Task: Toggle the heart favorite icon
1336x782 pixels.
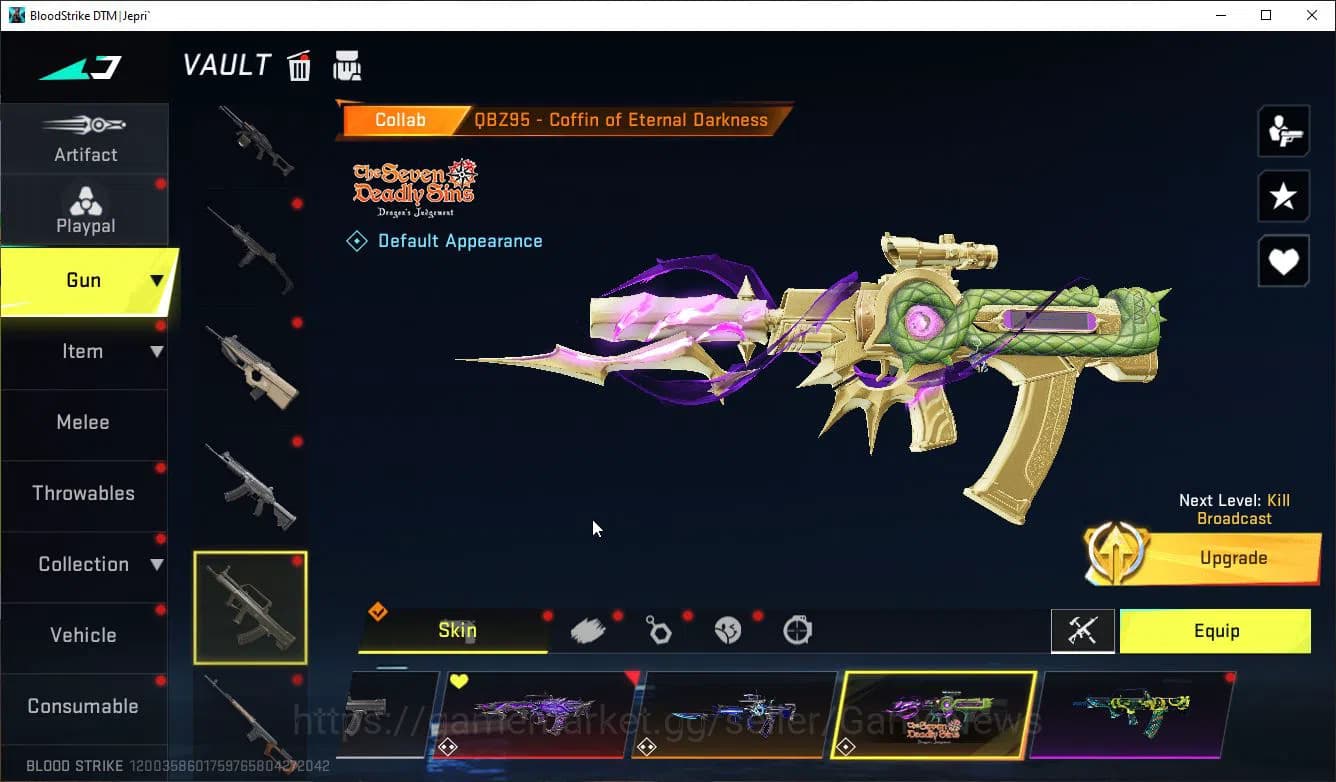Action: [1283, 261]
